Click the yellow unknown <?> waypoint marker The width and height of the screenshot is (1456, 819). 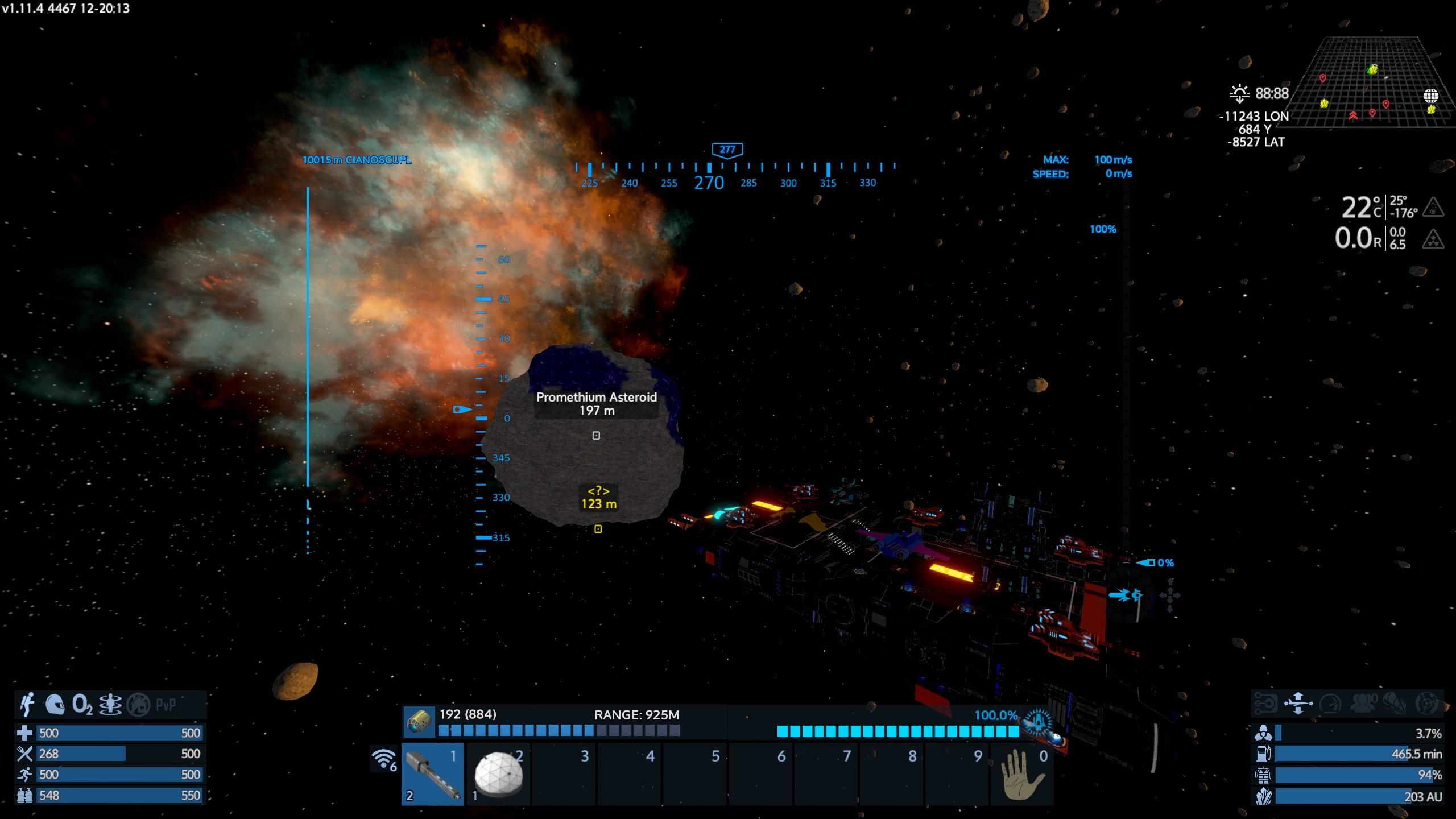pyautogui.click(x=598, y=498)
